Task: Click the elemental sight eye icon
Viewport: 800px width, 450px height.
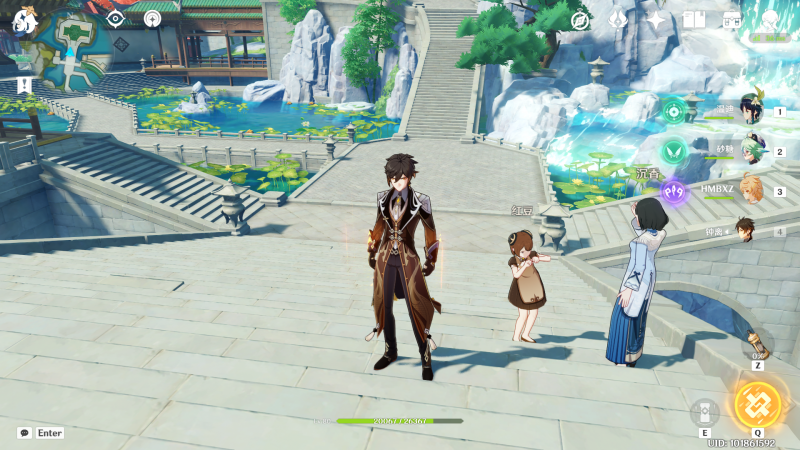Action: tap(117, 18)
